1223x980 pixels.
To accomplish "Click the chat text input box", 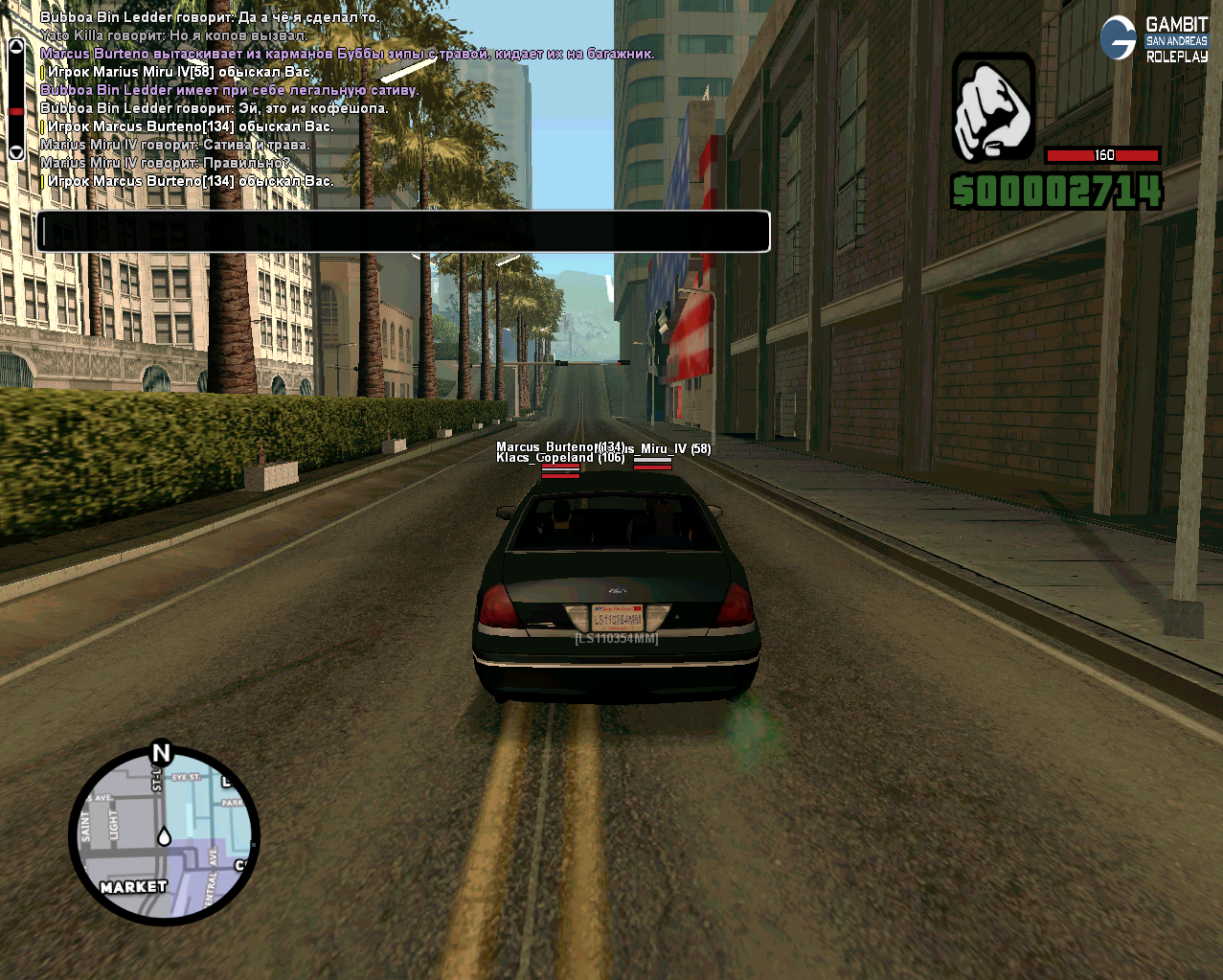I will [x=402, y=232].
